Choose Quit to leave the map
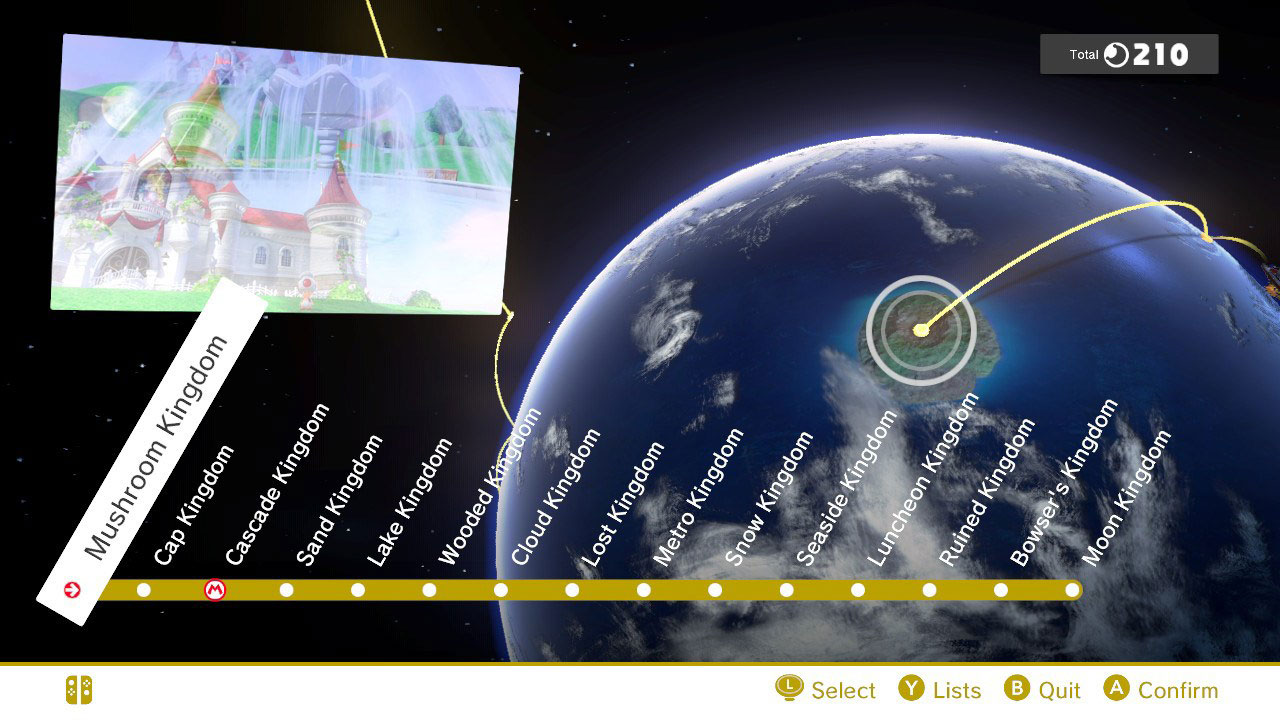 [1060, 690]
